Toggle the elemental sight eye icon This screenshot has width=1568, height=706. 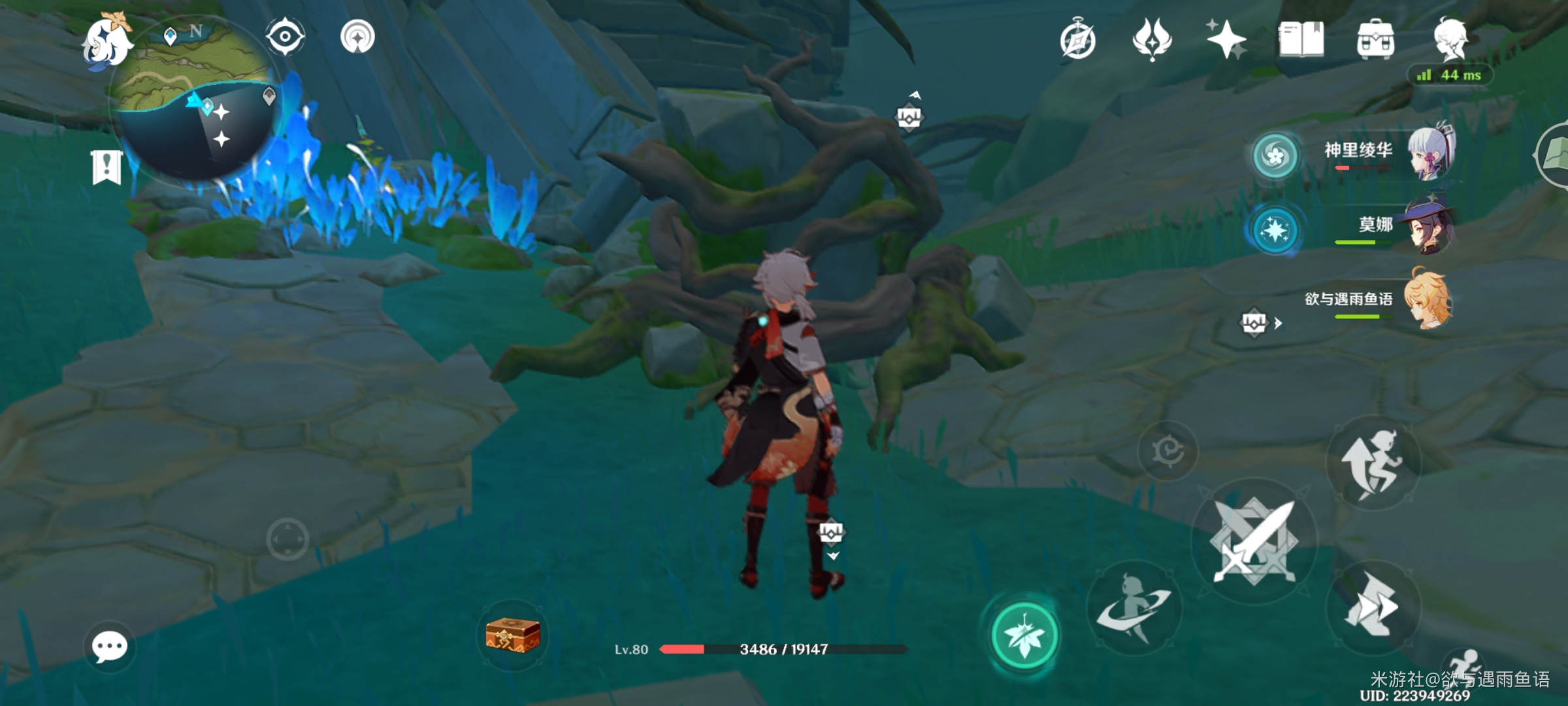(285, 36)
